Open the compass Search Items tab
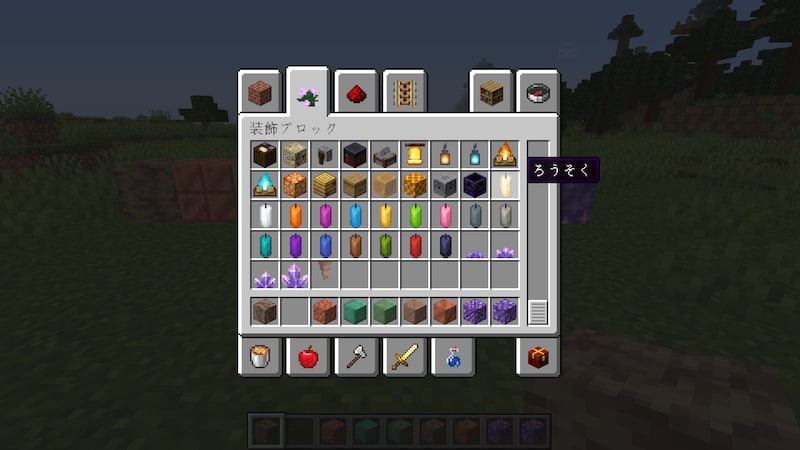This screenshot has height=450, width=800. (538, 94)
